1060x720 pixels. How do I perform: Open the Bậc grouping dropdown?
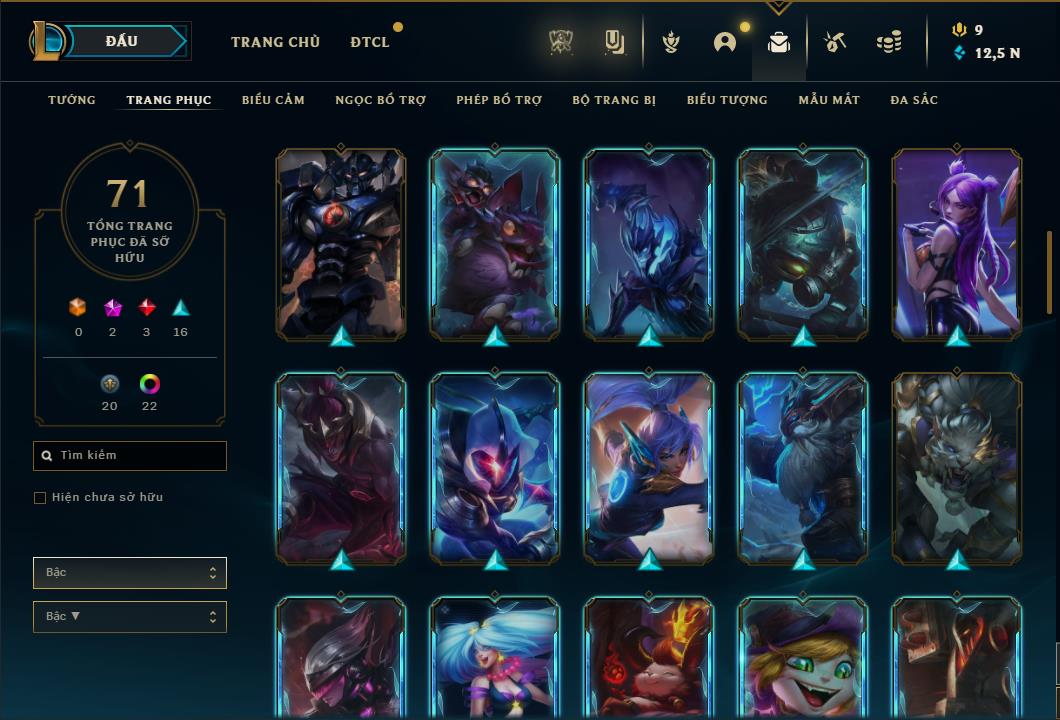tap(130, 573)
